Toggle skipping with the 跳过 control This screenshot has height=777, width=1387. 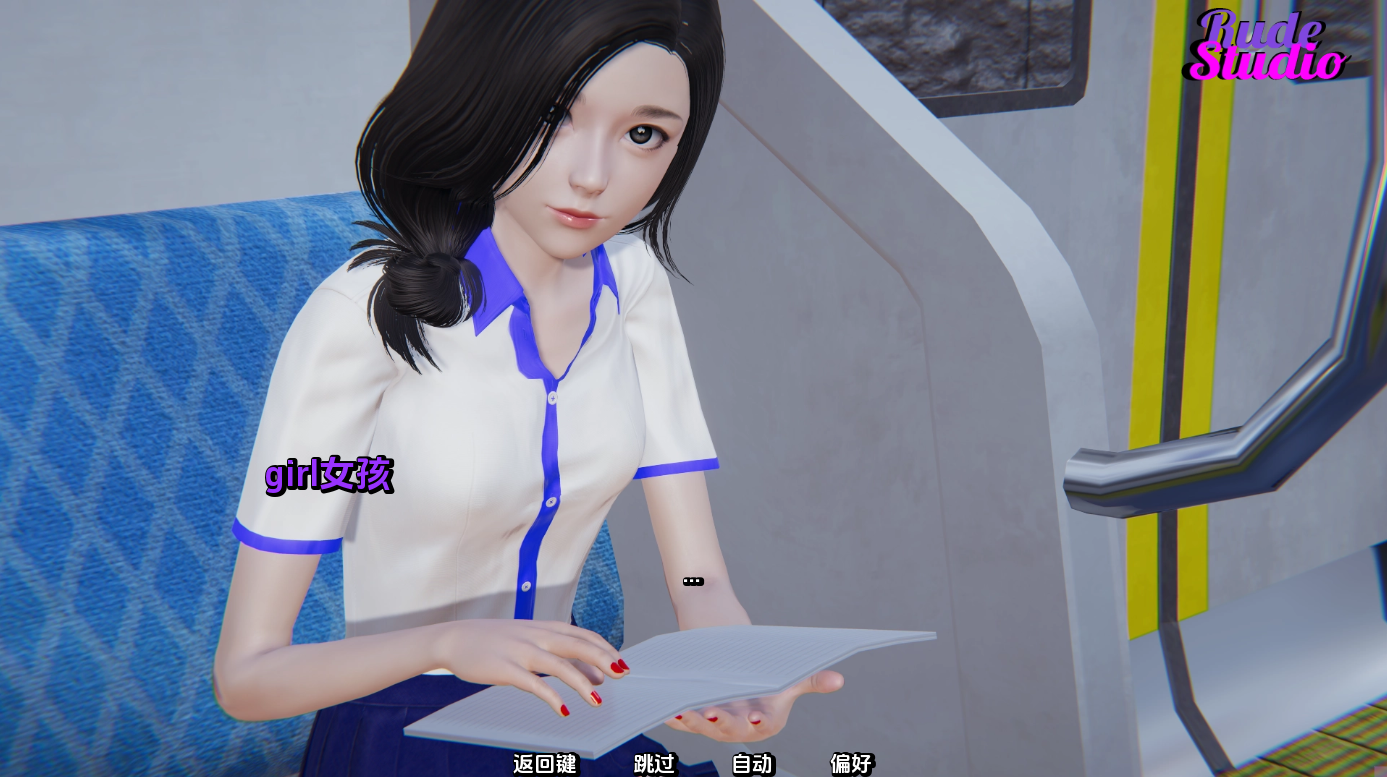[653, 765]
